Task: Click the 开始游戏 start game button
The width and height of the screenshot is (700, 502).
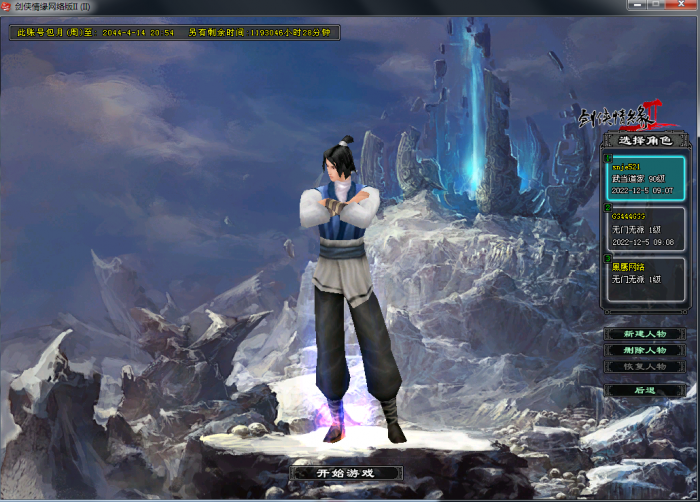Action: tap(346, 473)
